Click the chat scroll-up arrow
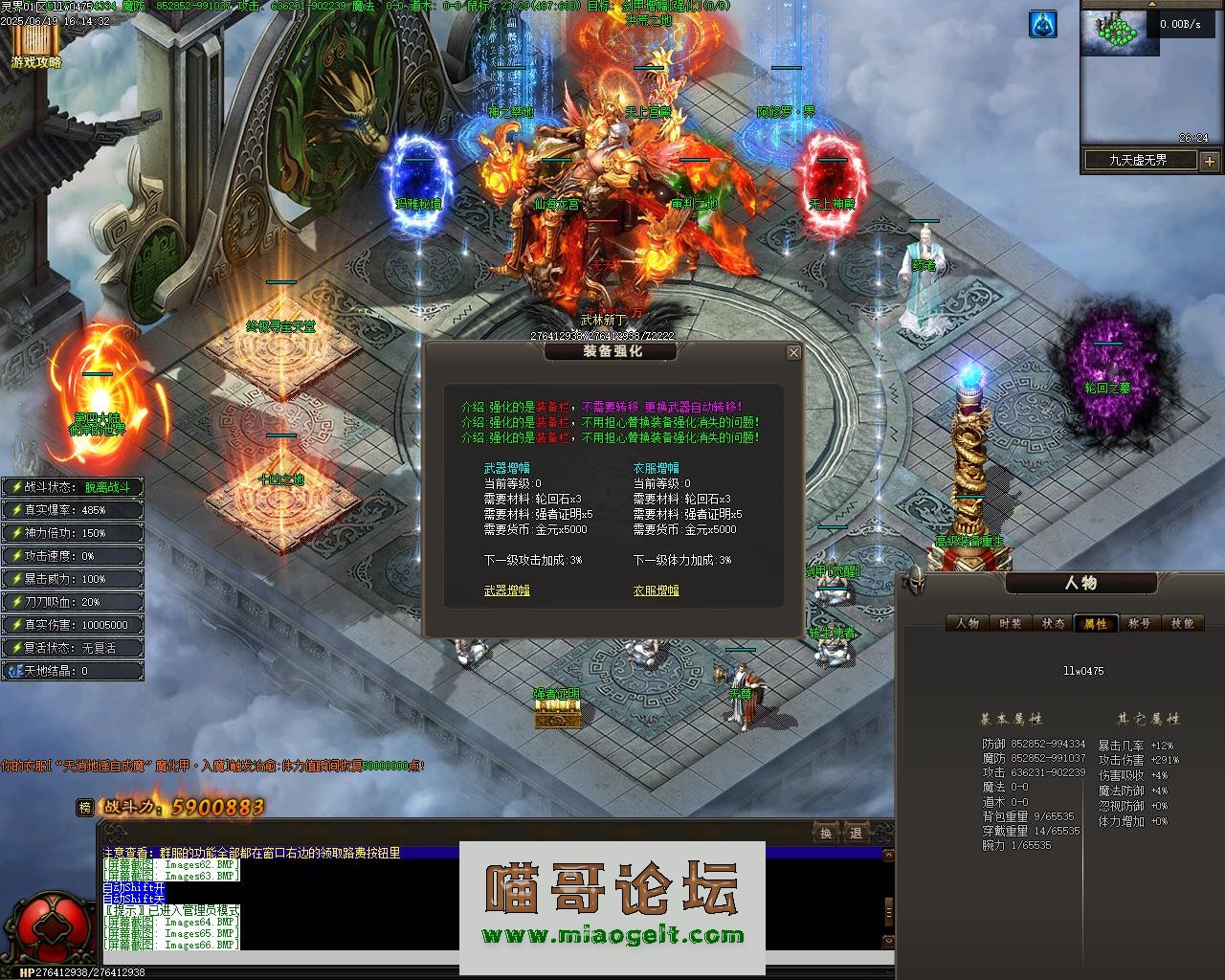 click(889, 855)
